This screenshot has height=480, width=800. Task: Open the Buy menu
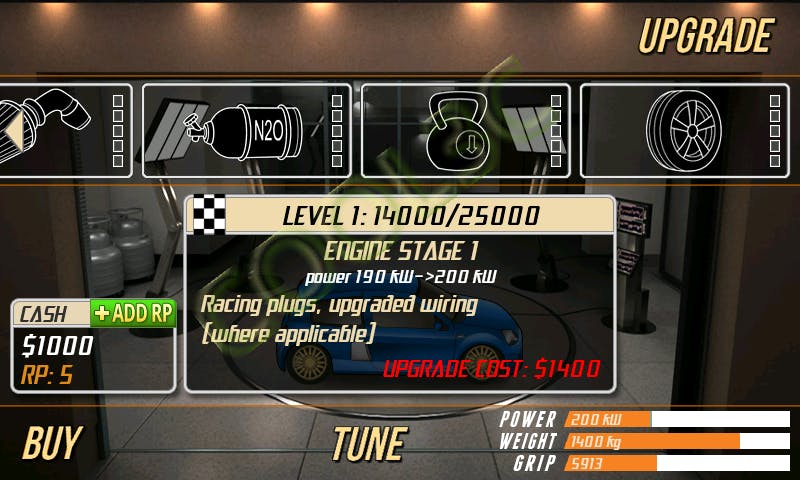pos(52,443)
